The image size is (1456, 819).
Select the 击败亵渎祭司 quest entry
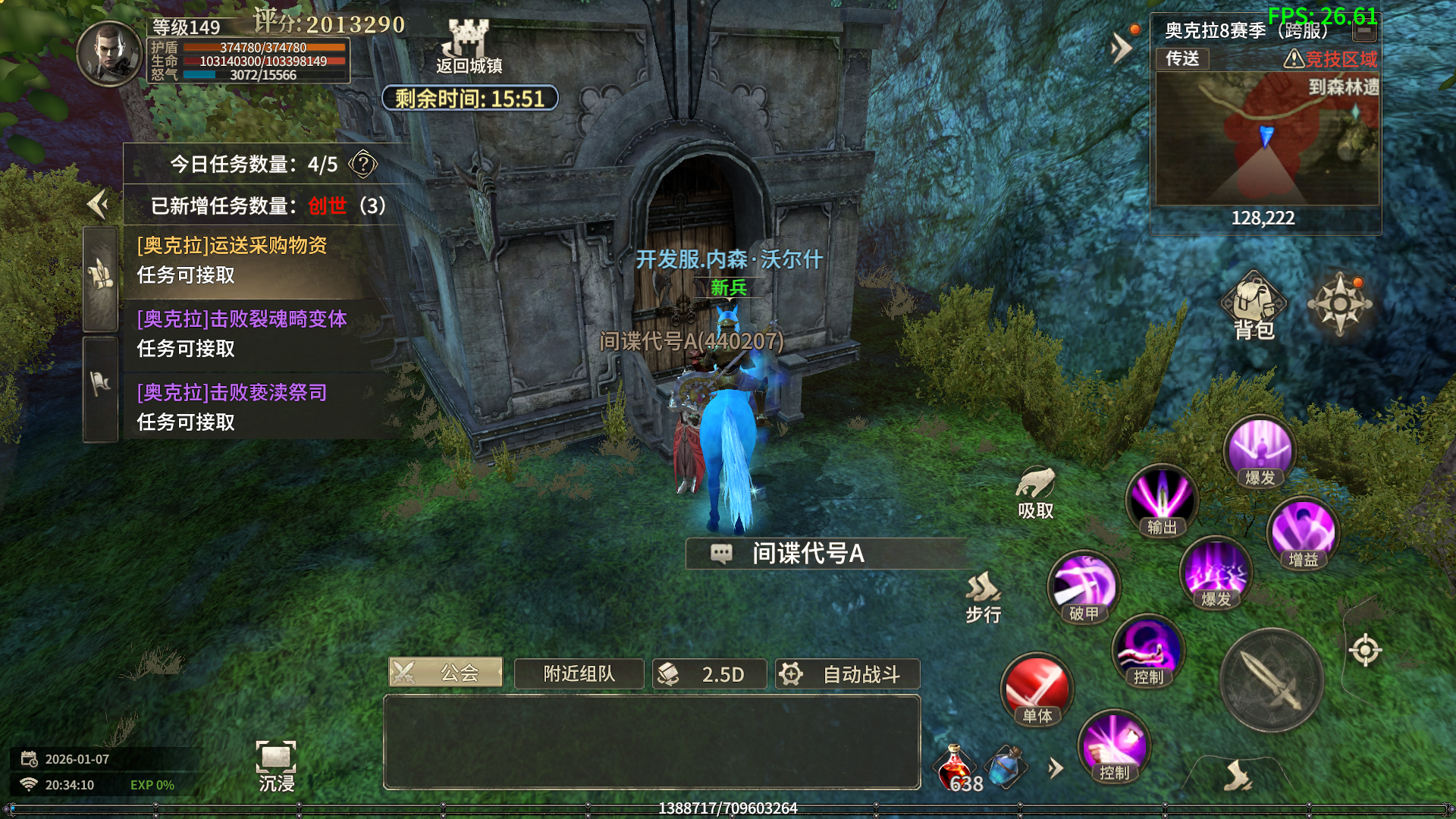point(243,407)
